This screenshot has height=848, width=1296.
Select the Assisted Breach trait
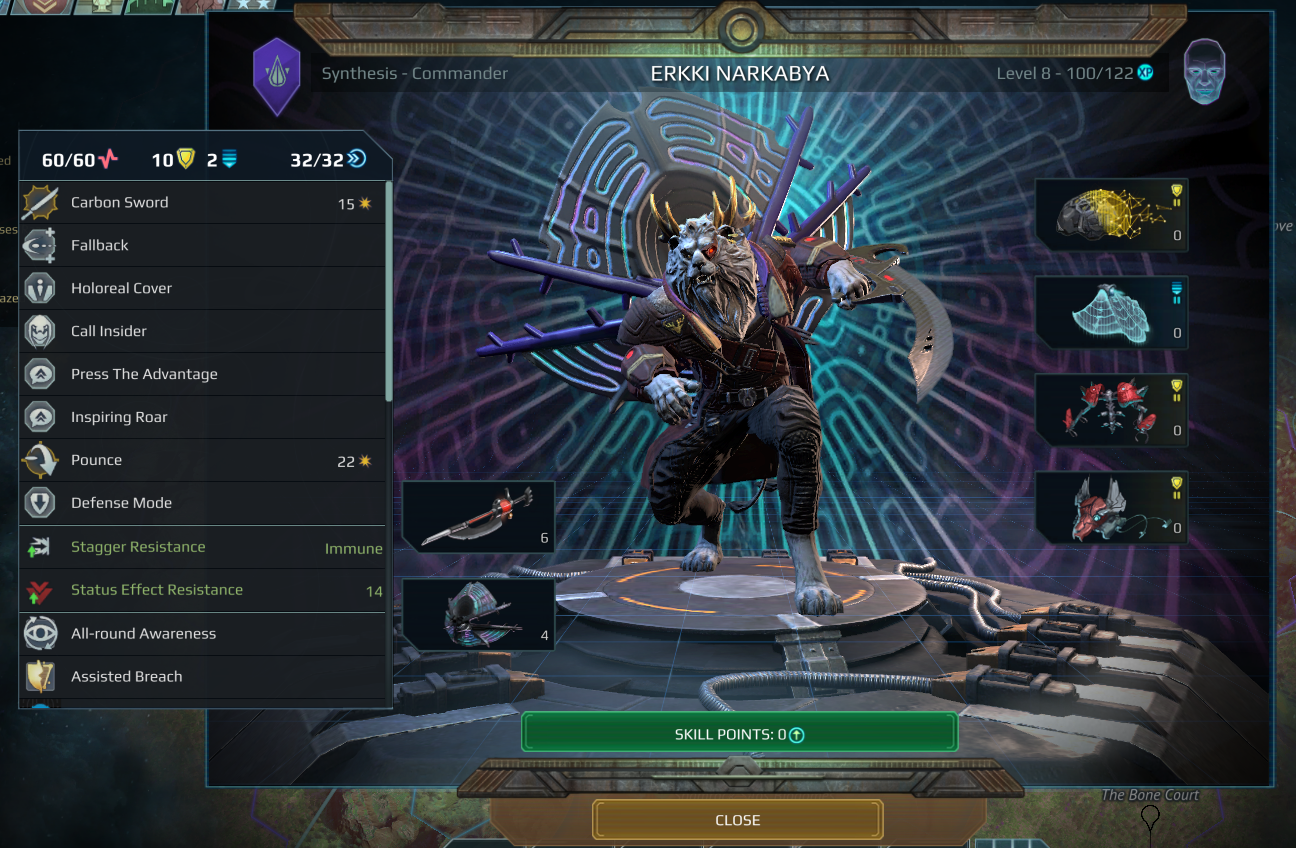click(200, 677)
